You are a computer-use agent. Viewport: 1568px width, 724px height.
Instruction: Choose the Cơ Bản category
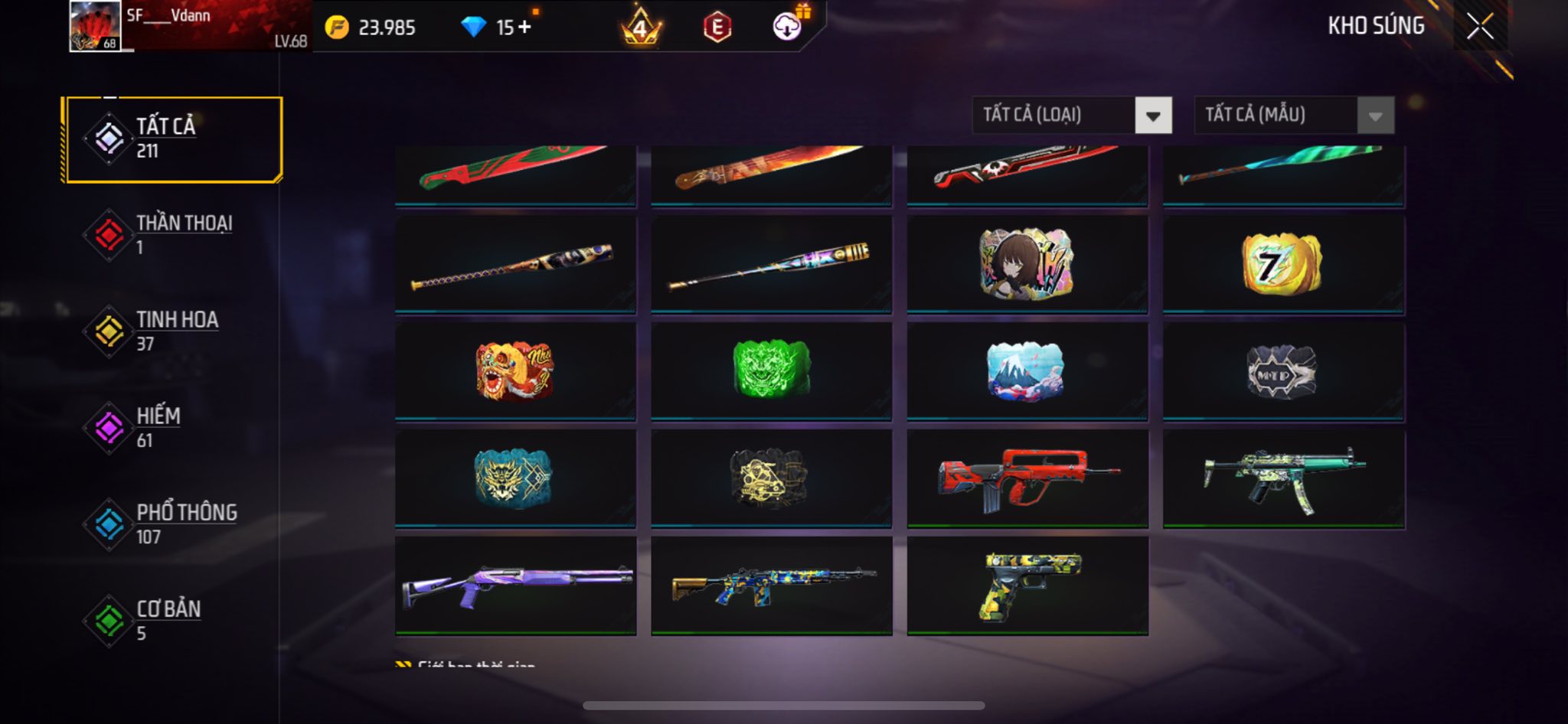click(175, 621)
